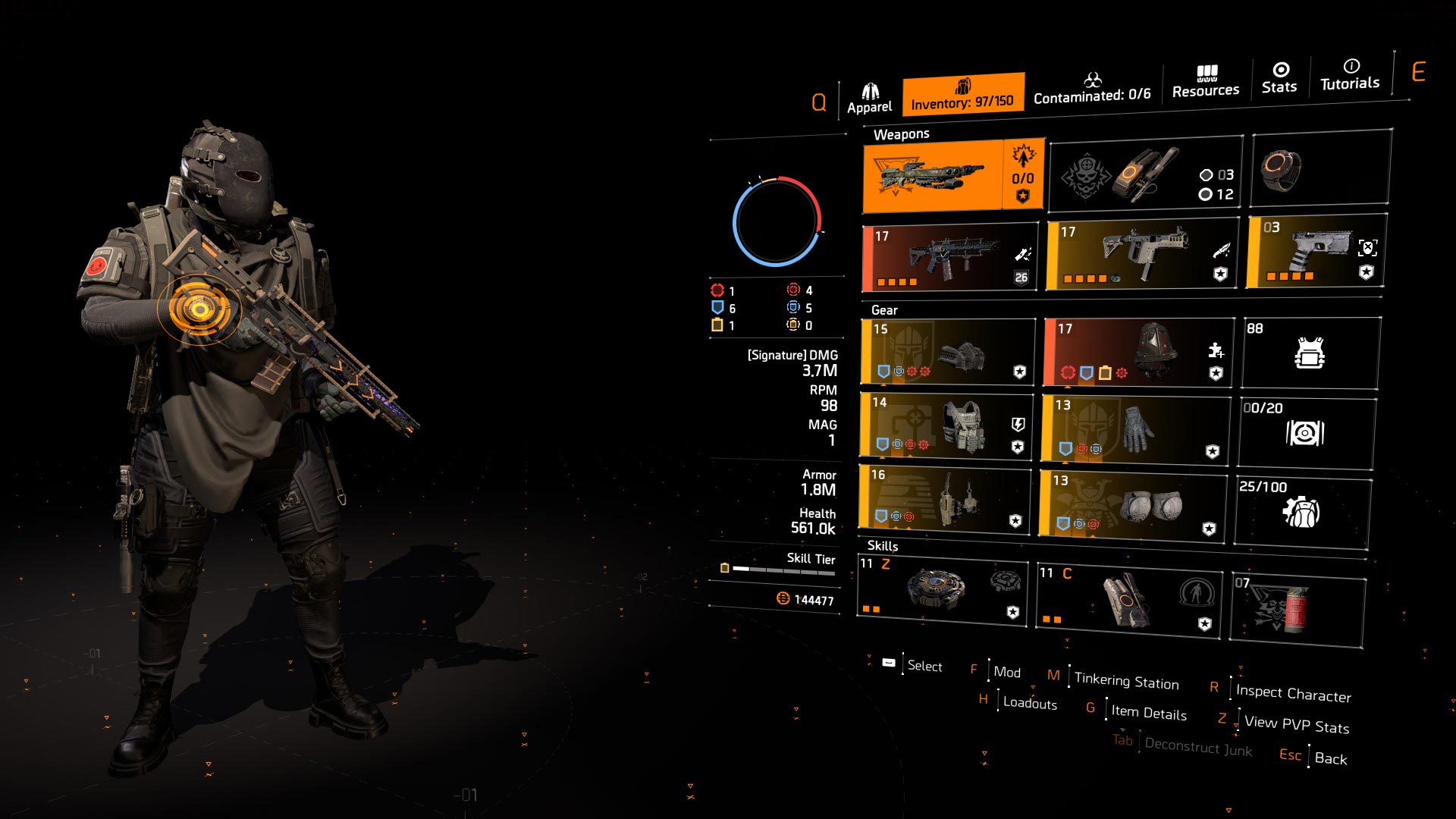Open the Contaminated items tab
The height and width of the screenshot is (819, 1456).
[1092, 95]
